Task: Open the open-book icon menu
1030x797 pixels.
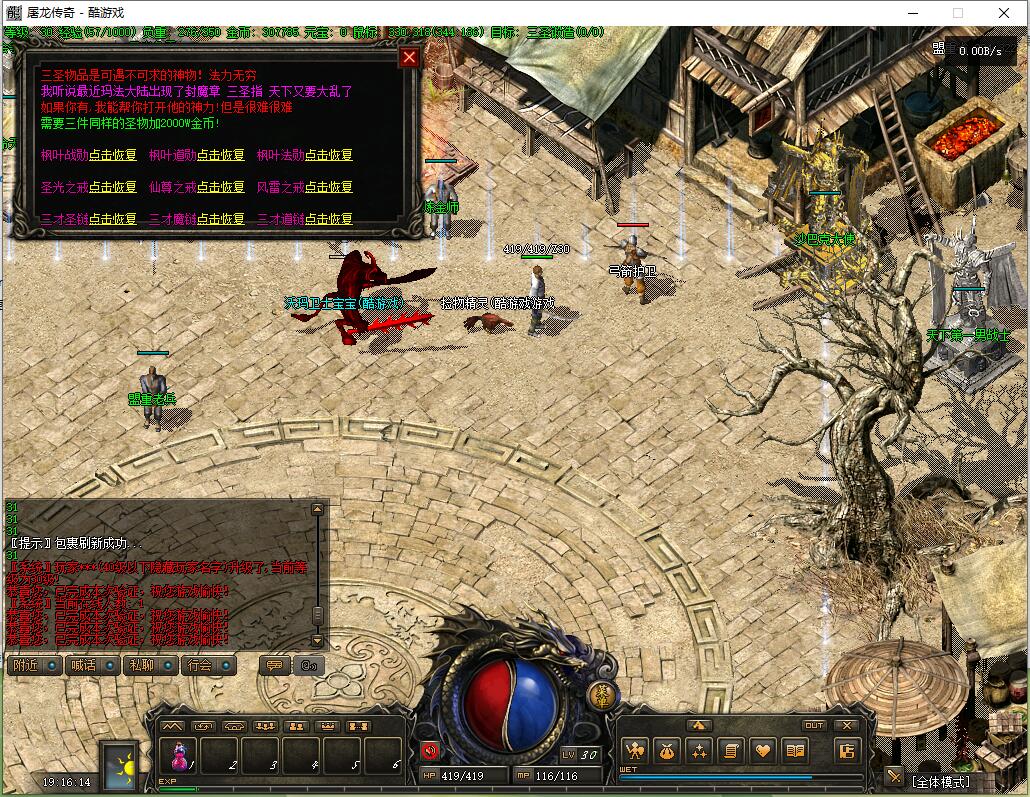Action: [795, 750]
